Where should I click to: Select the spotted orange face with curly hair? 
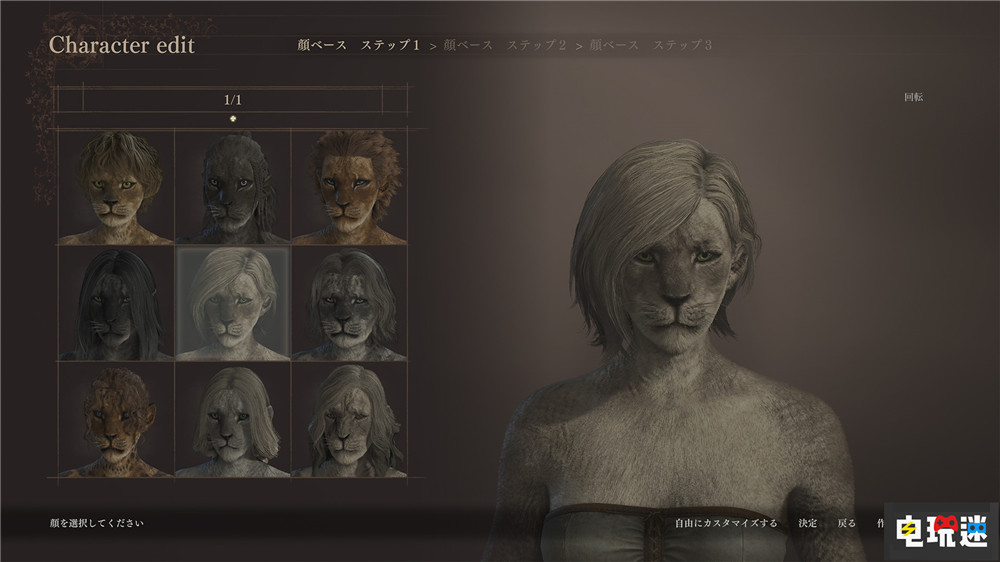(x=116, y=419)
